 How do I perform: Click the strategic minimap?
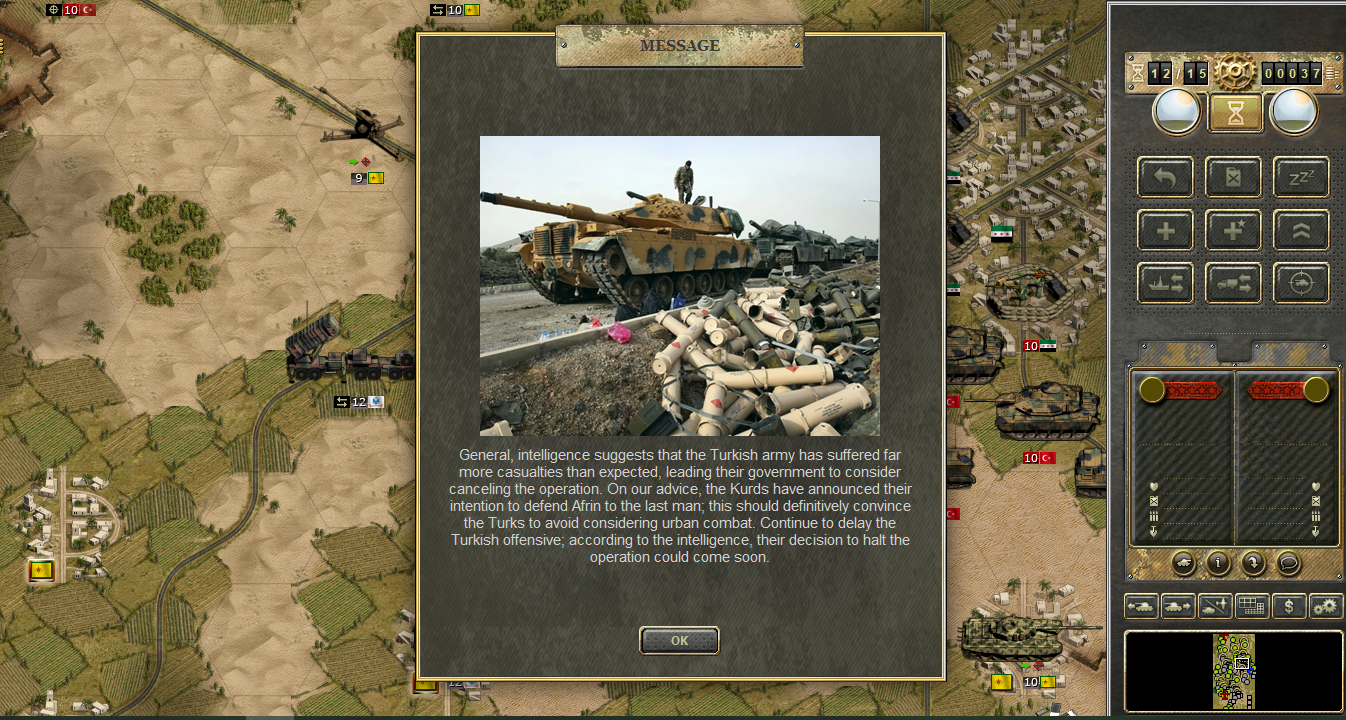point(1234,671)
